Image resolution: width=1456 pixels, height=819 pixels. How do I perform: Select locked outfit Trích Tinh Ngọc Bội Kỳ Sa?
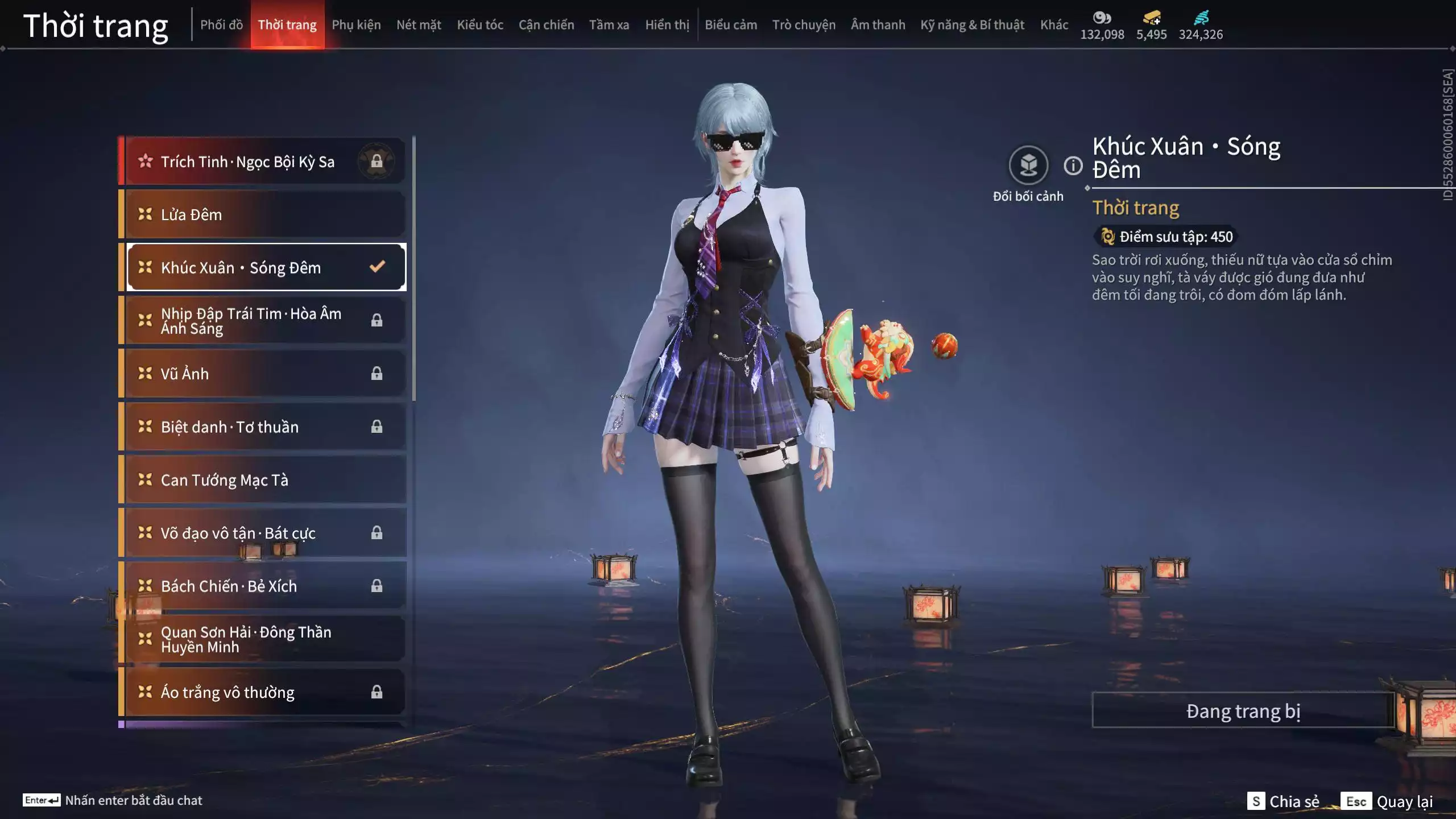click(x=264, y=162)
